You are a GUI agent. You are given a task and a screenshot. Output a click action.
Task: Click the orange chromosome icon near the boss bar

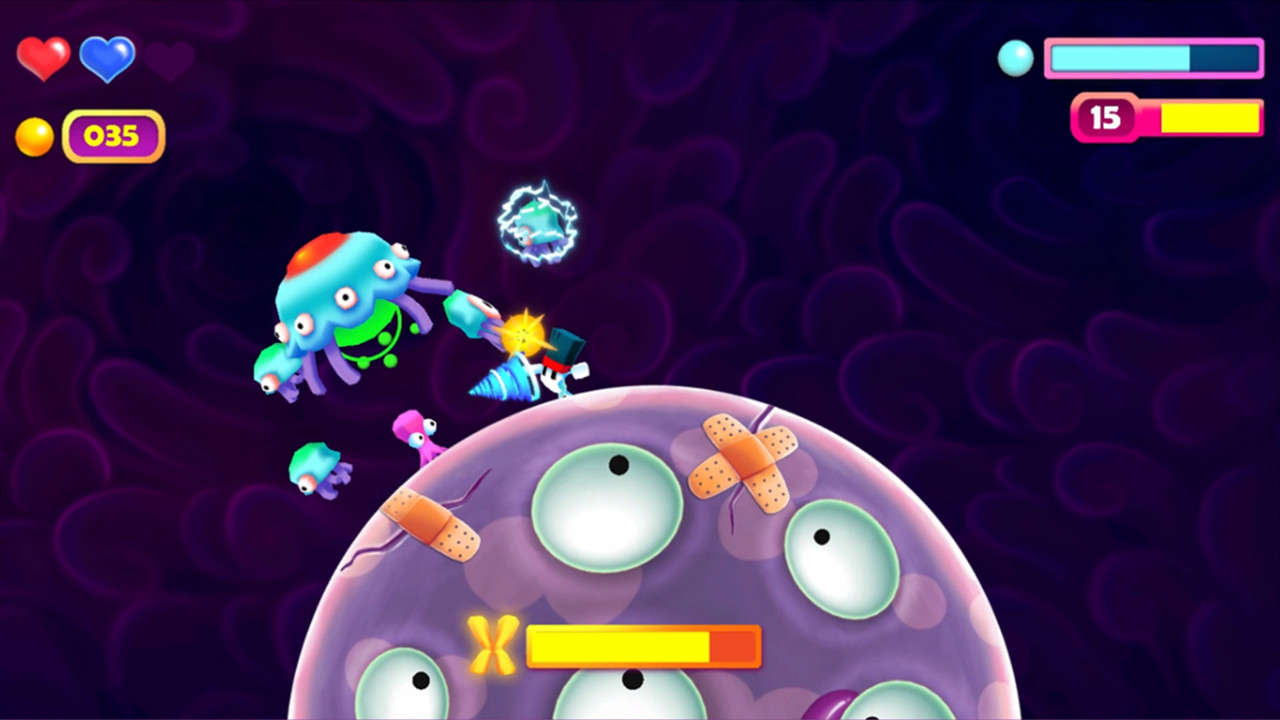[492, 646]
